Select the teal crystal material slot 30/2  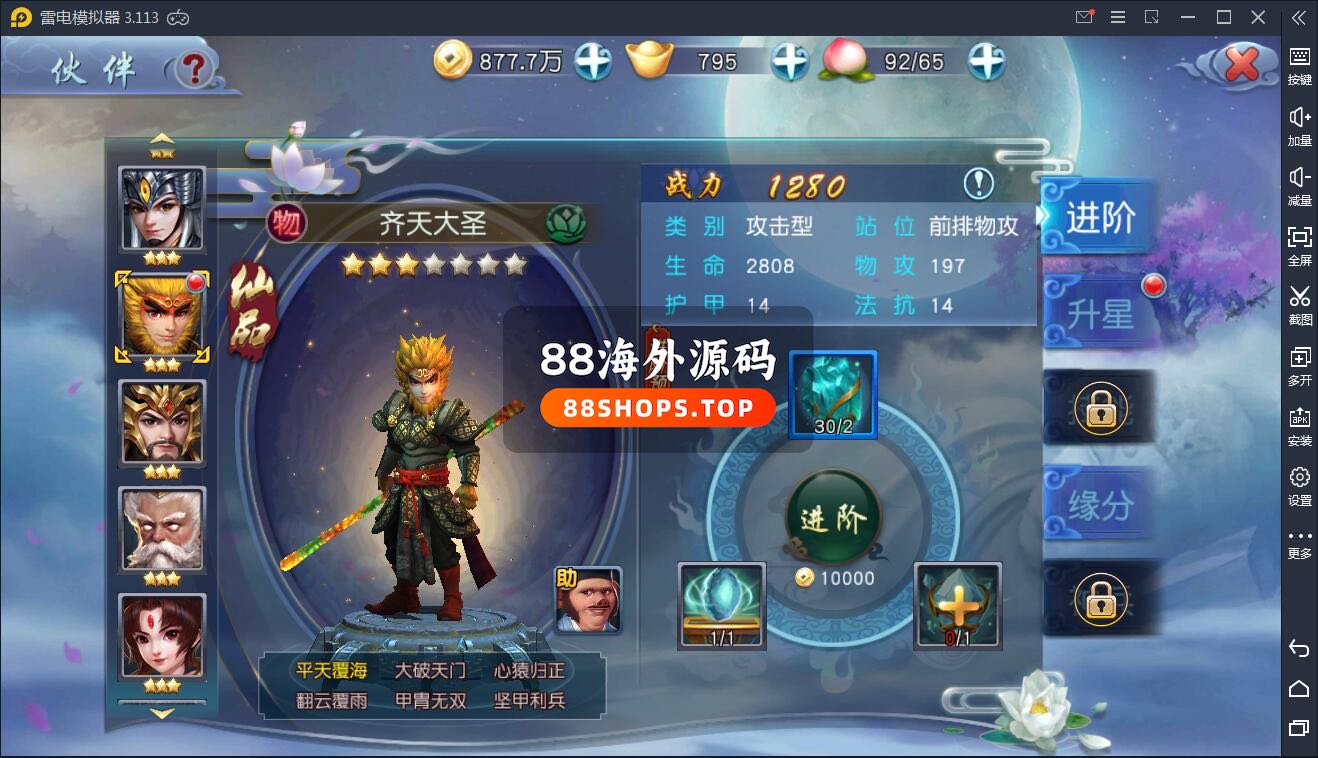(833, 394)
